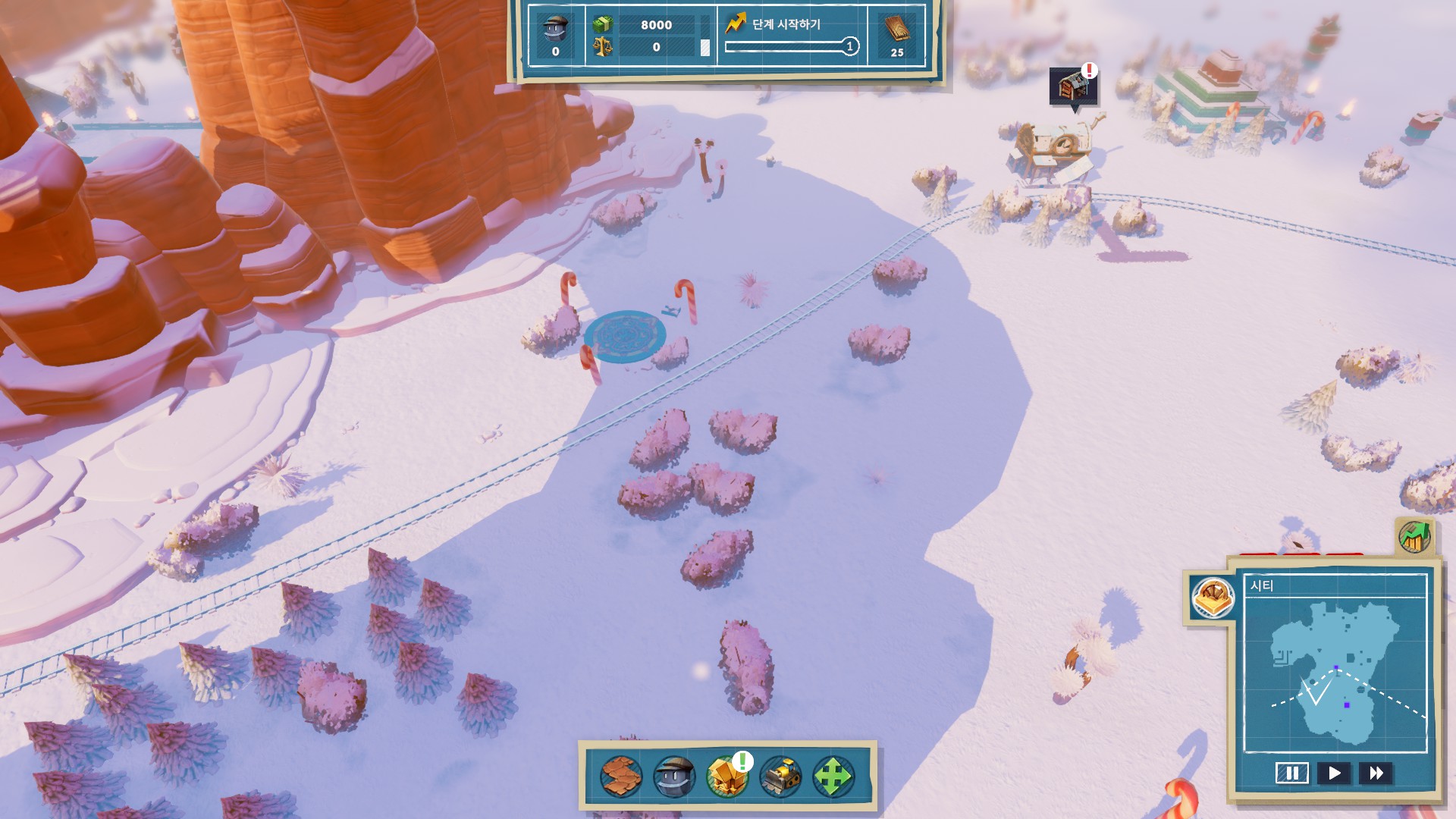Switch to fast-forward speed
The width and height of the screenshot is (1456, 819).
(1376, 773)
